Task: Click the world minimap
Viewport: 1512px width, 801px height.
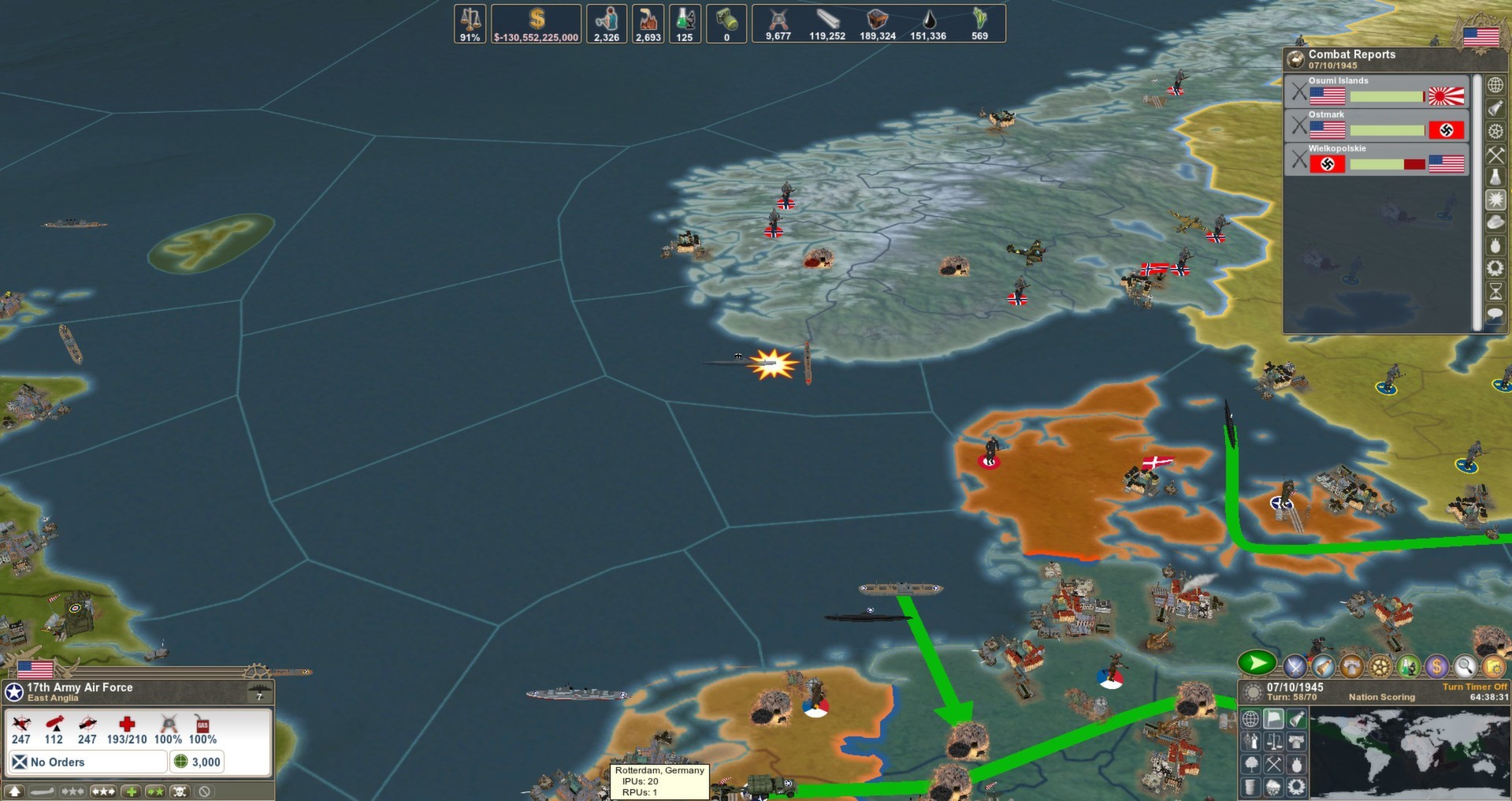Action: pyautogui.click(x=1409, y=753)
